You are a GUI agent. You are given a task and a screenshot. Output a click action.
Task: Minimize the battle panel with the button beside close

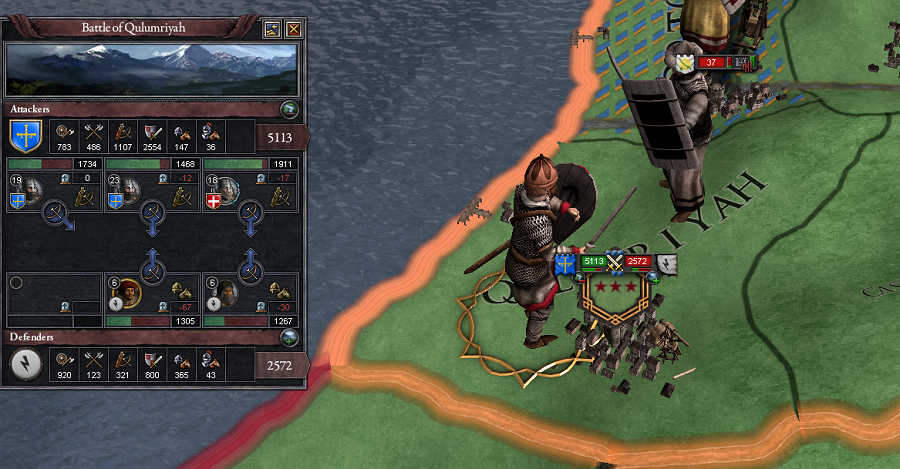pyautogui.click(x=272, y=29)
